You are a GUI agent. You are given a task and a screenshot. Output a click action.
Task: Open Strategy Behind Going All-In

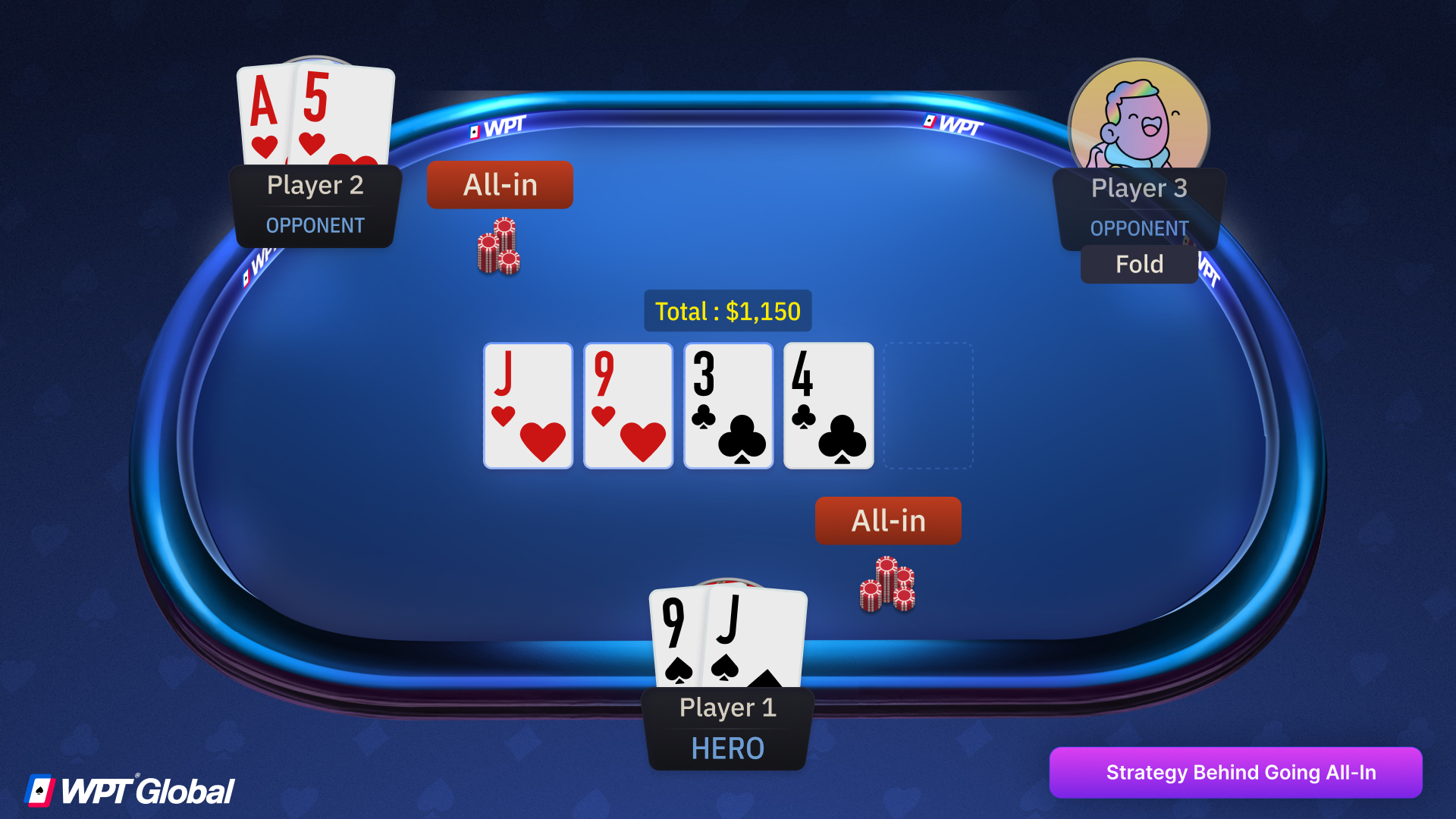click(x=1236, y=772)
